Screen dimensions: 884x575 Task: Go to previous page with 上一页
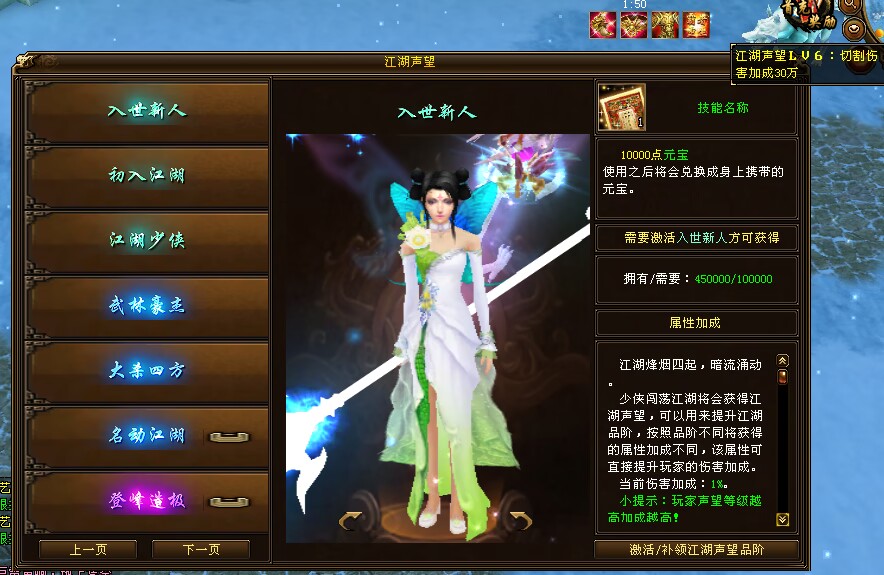click(88, 549)
